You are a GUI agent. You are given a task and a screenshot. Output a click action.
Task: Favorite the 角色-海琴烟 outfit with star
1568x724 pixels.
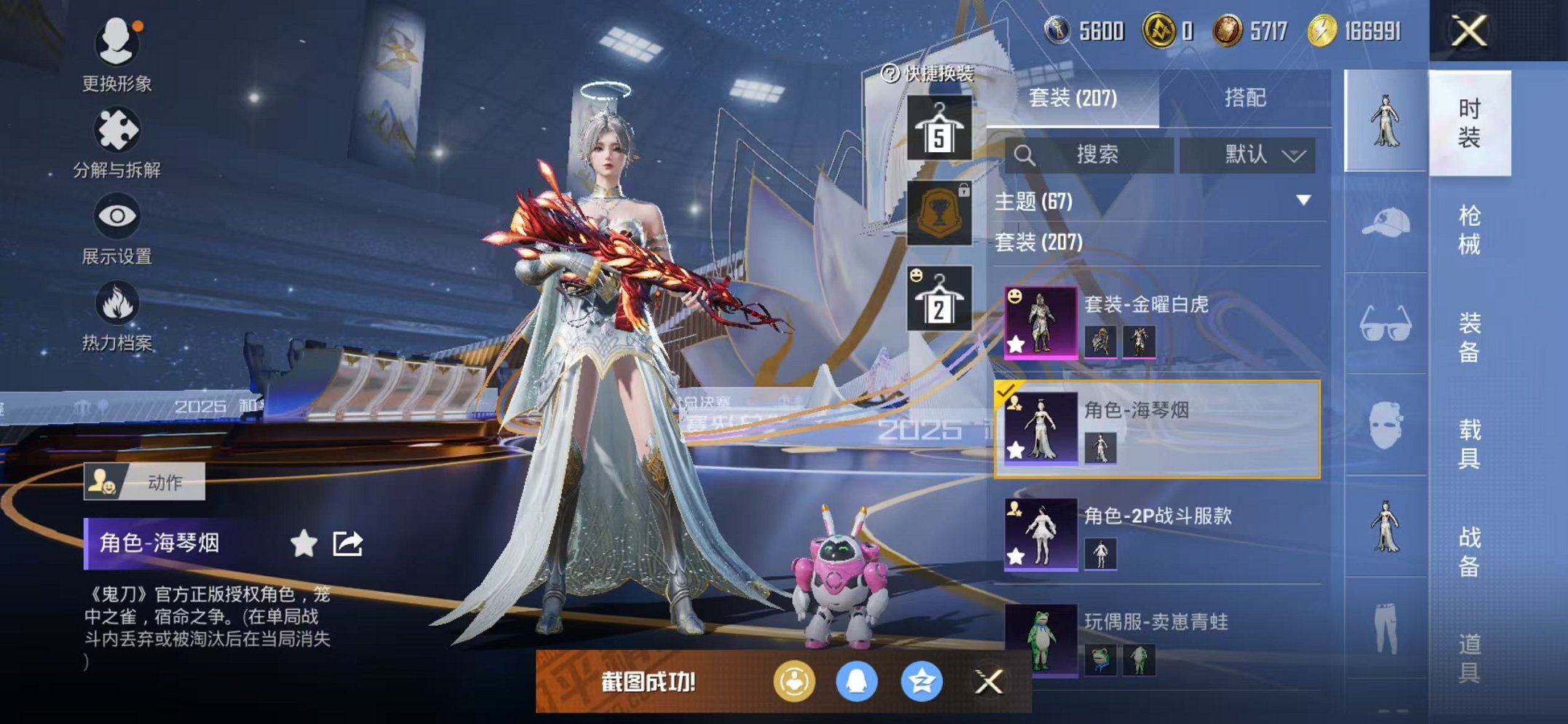(x=303, y=543)
